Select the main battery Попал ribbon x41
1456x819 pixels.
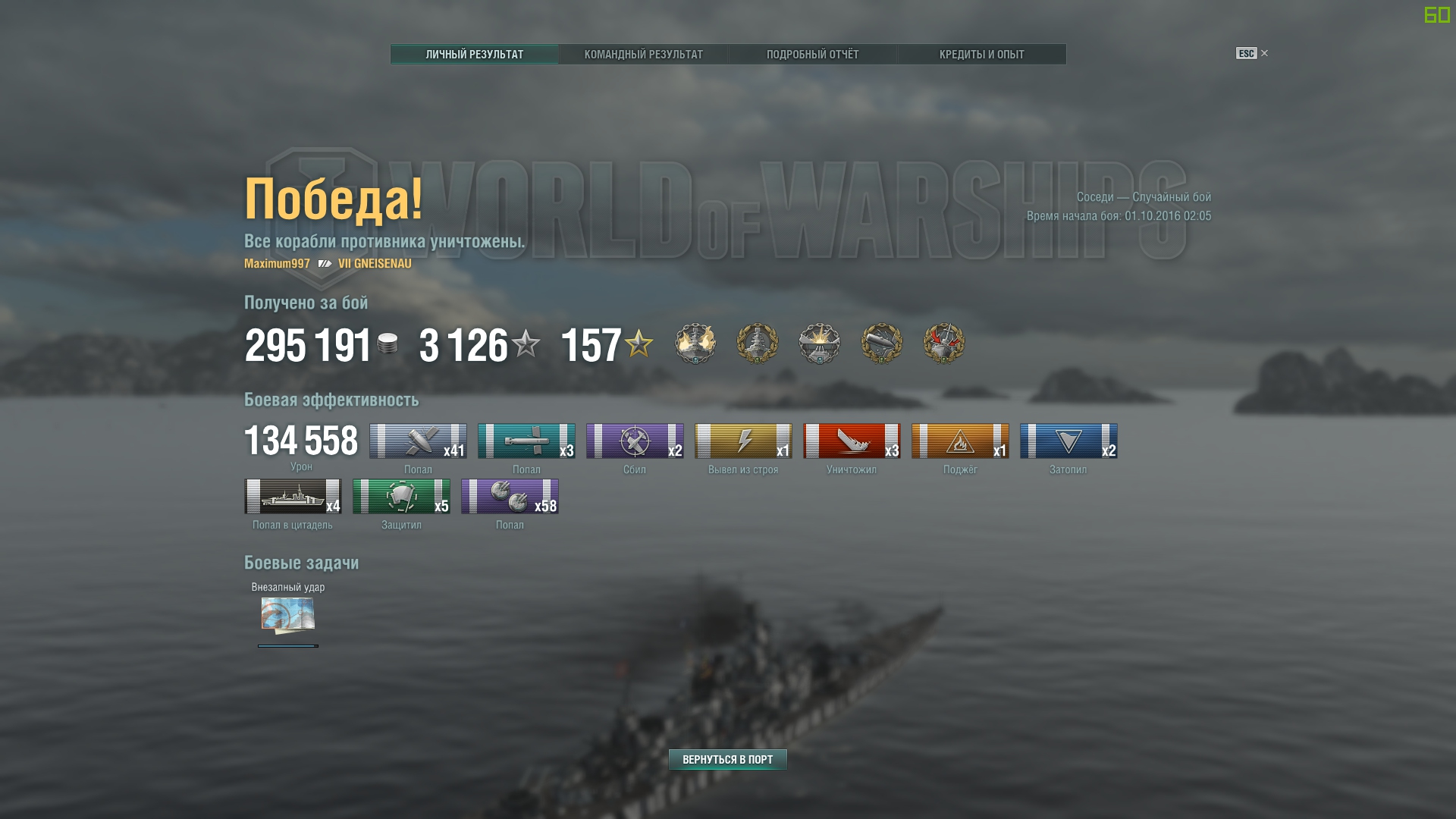point(418,441)
